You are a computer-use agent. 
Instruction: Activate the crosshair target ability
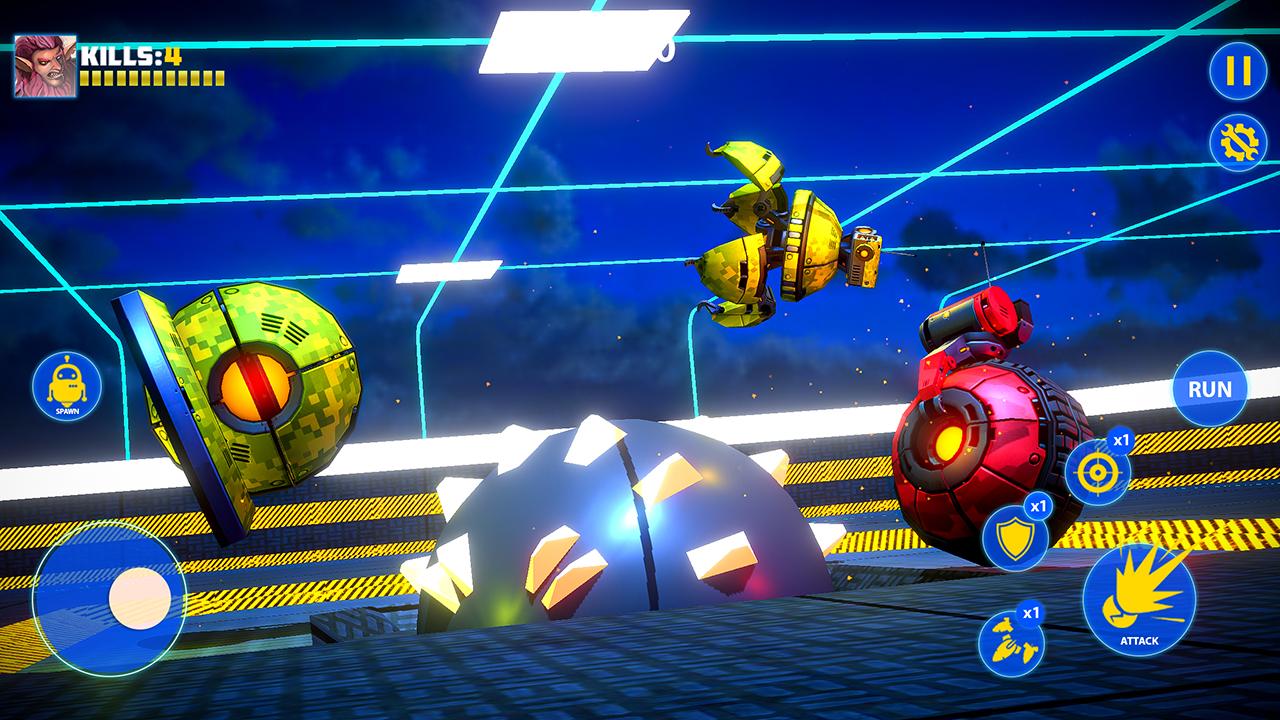1097,472
